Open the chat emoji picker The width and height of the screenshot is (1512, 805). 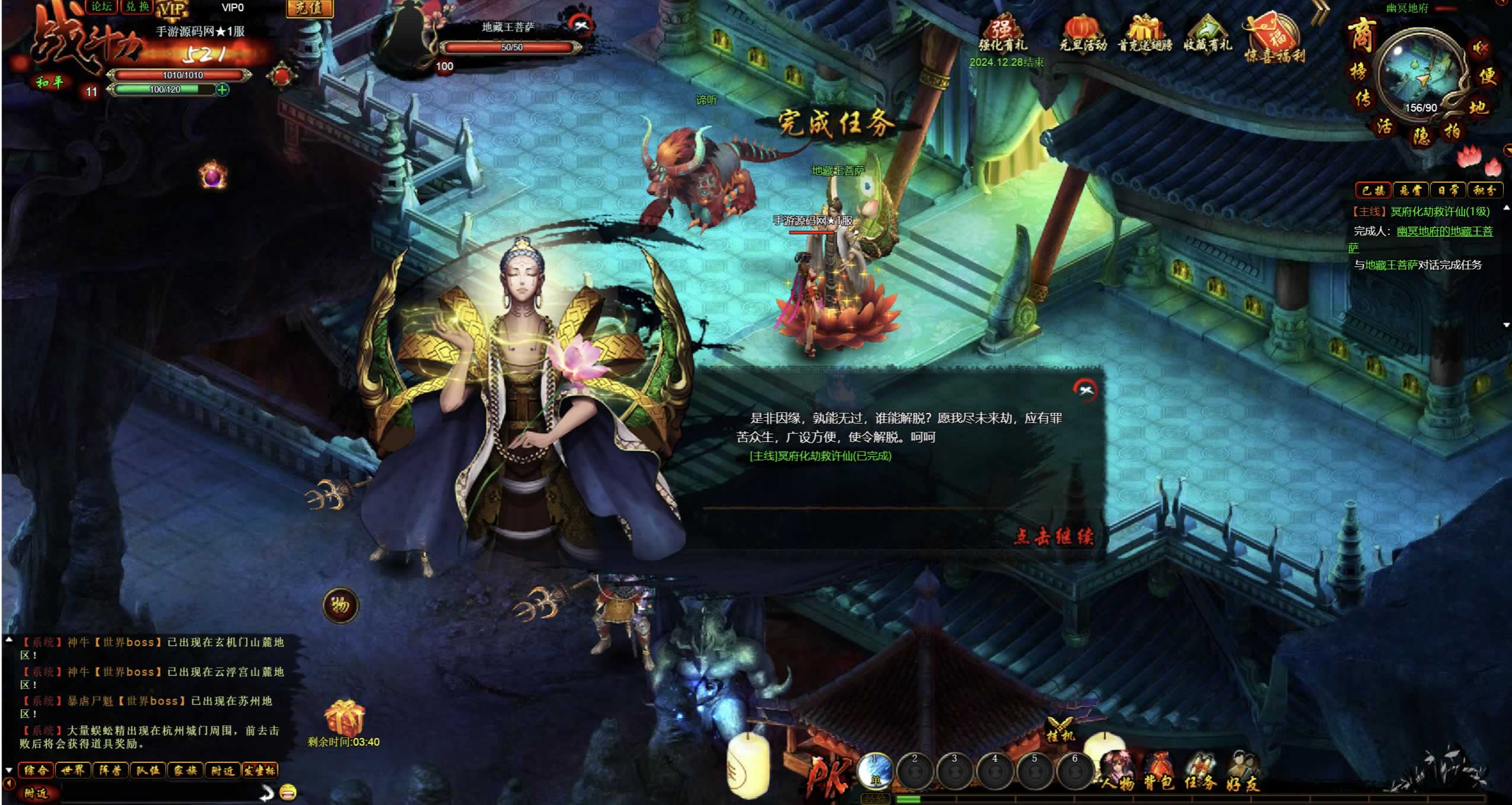point(288,791)
